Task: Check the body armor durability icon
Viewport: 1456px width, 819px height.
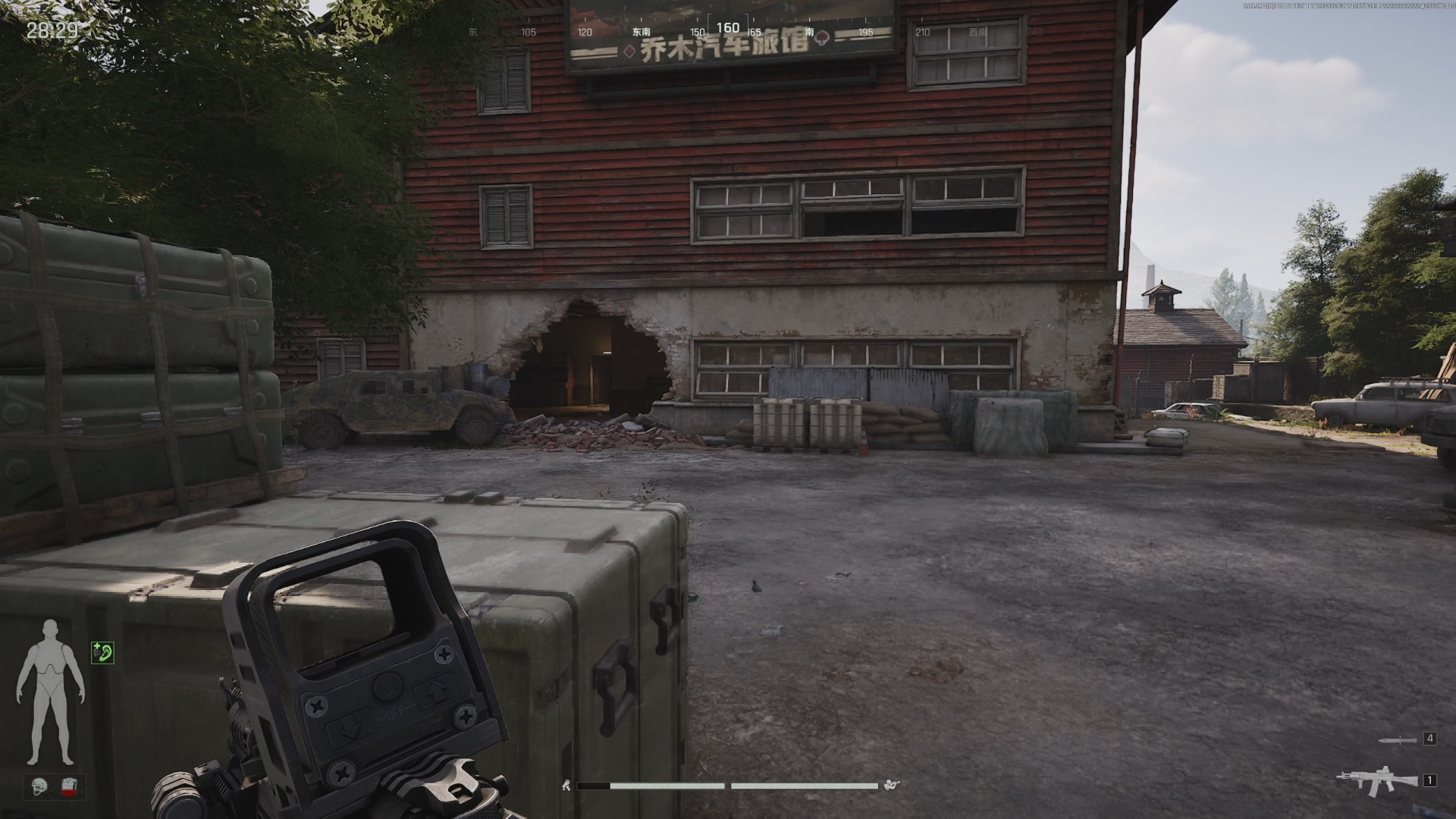Action: tap(70, 787)
